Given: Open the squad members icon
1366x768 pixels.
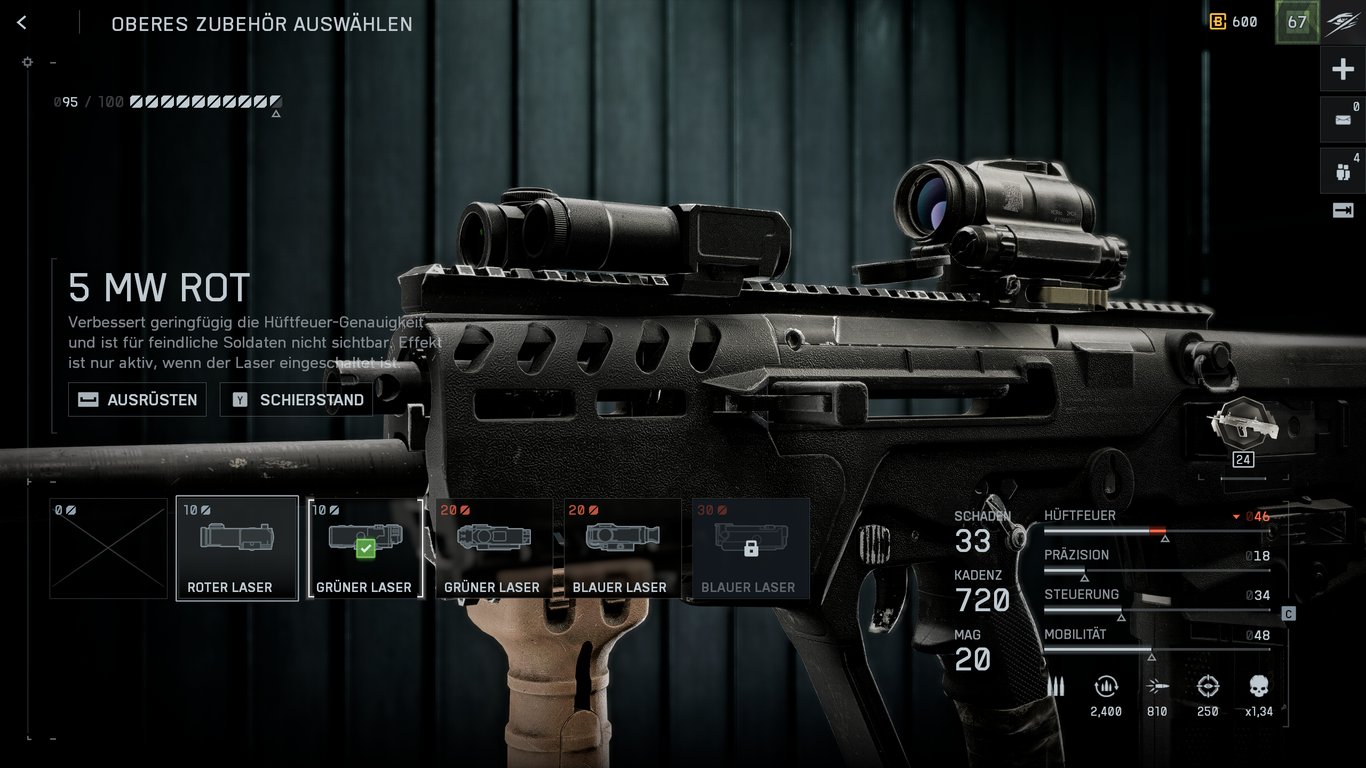Looking at the screenshot, I should pyautogui.click(x=1342, y=170).
